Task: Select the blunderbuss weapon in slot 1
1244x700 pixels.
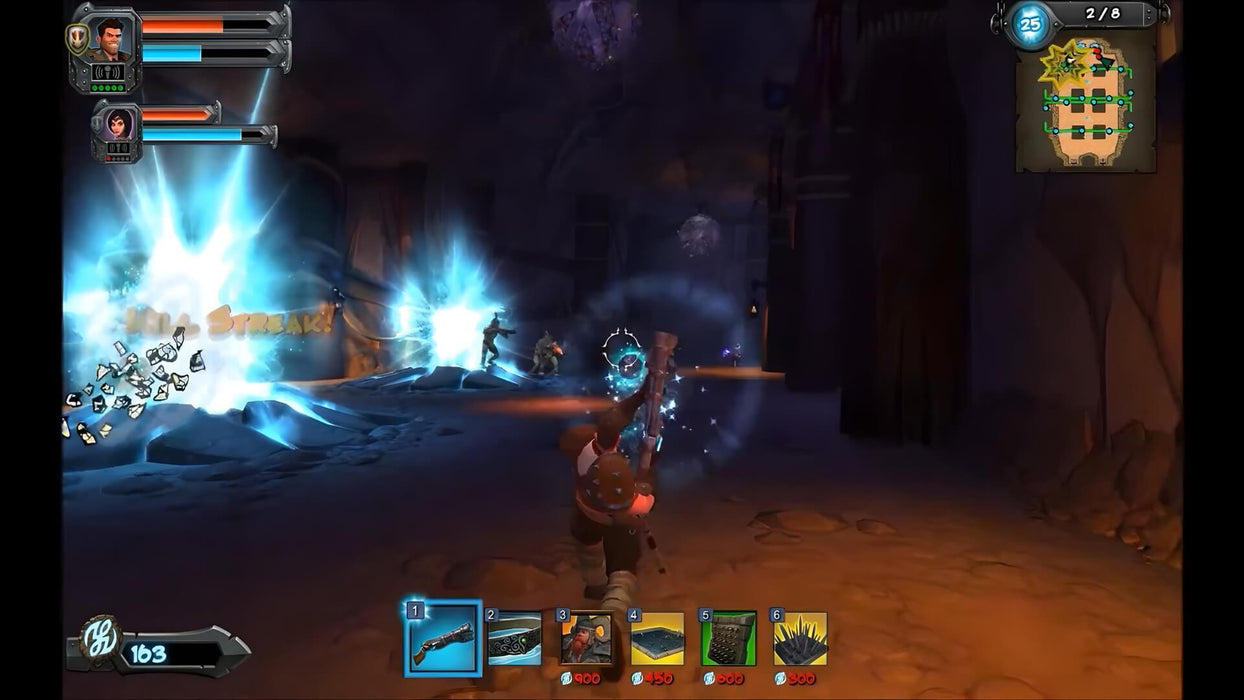Action: [443, 639]
